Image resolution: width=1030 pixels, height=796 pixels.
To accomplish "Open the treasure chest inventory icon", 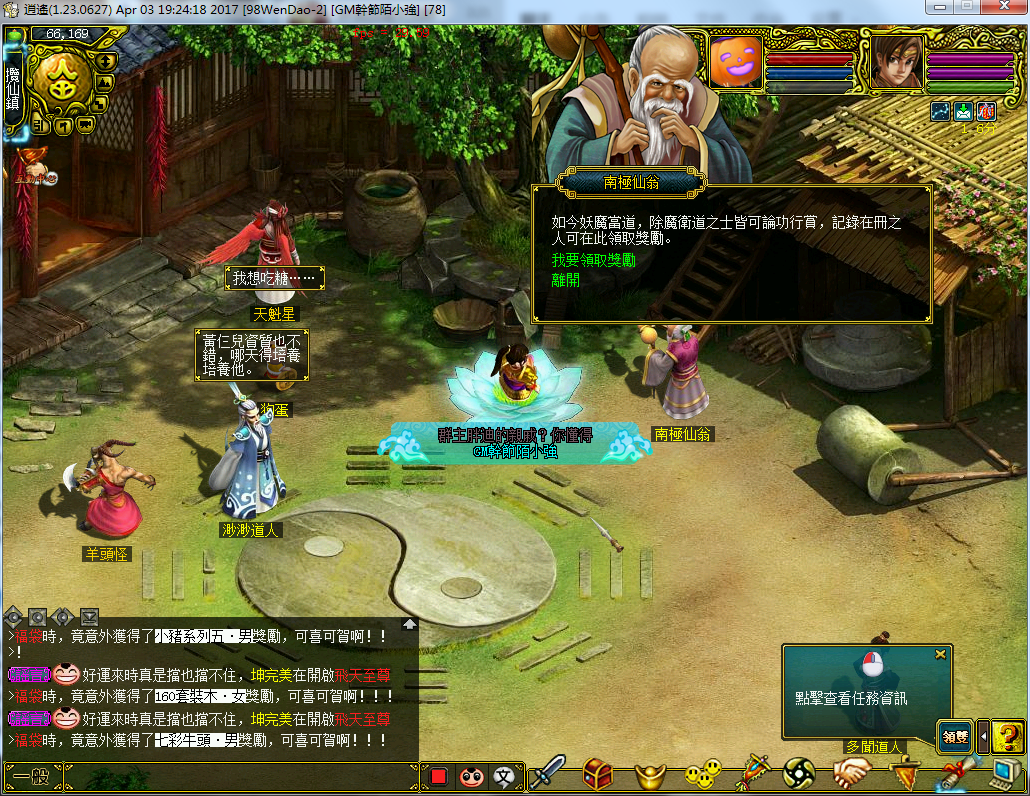I will (x=598, y=773).
